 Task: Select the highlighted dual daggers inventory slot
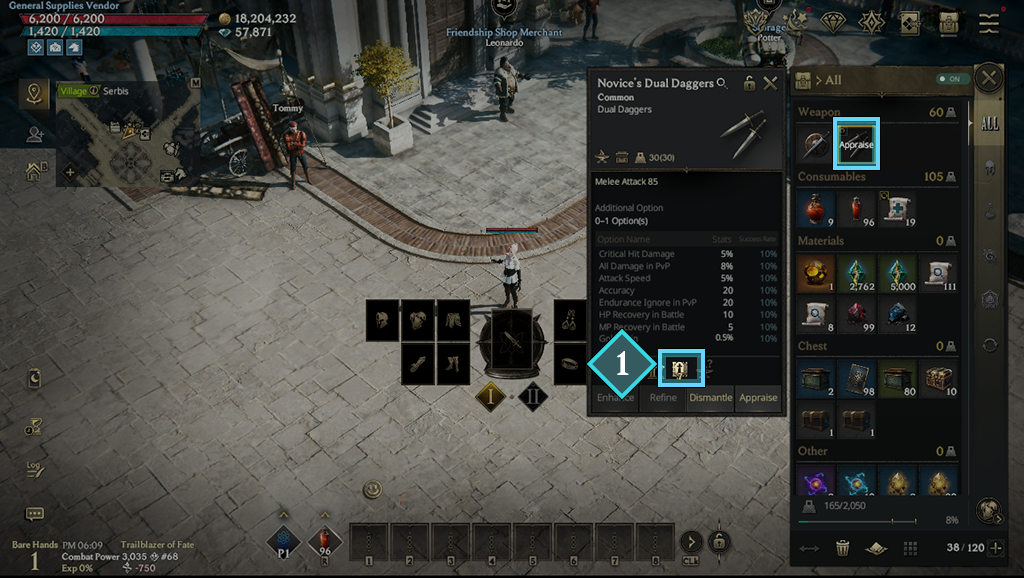pyautogui.click(x=856, y=143)
